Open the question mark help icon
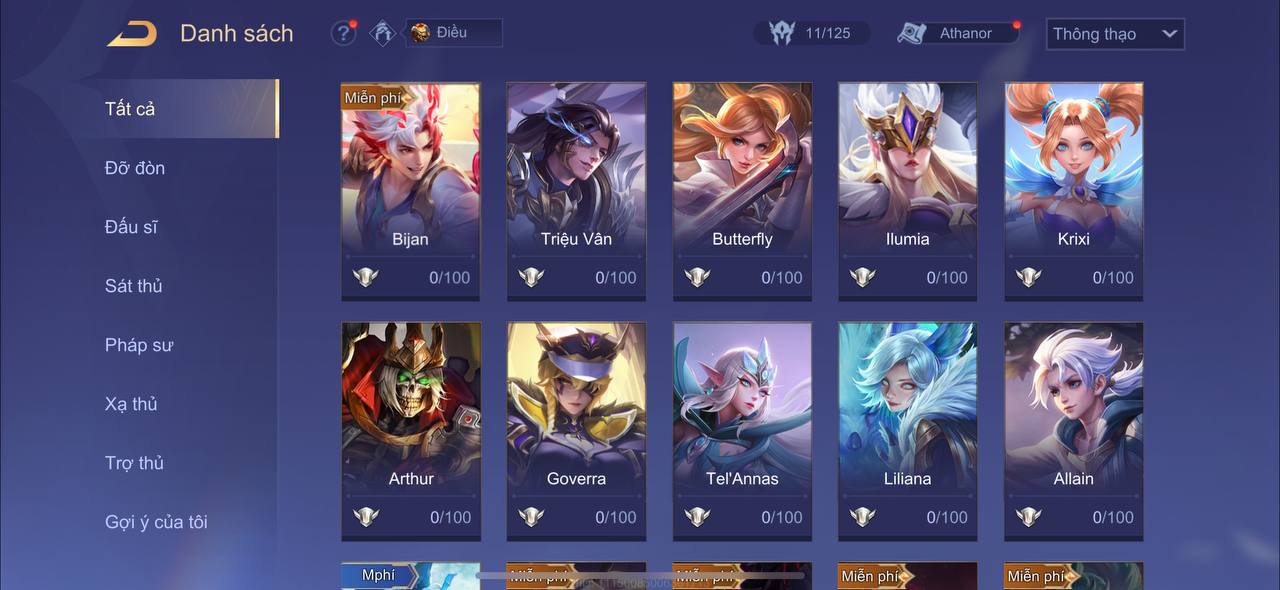This screenshot has height=590, width=1280. [343, 33]
